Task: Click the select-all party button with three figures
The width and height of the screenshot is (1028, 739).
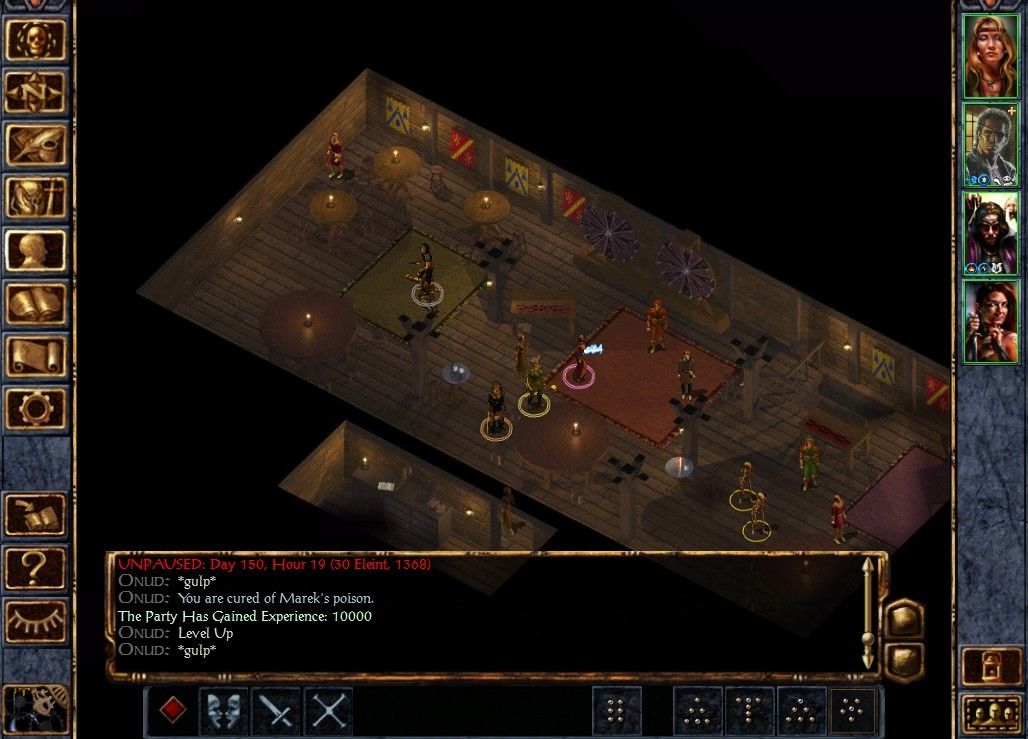Action: pos(990,713)
